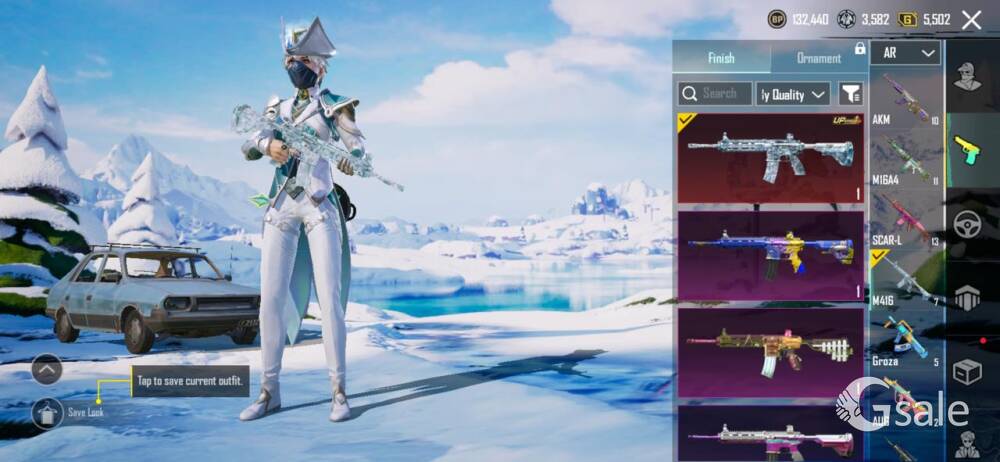Open the supply crate category icon

tap(967, 372)
